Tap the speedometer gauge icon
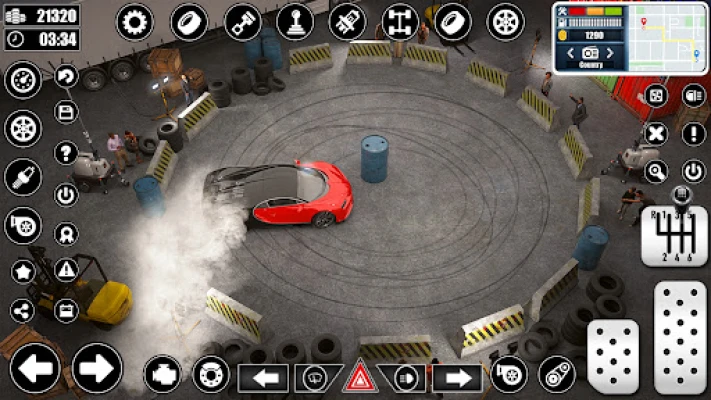The width and height of the screenshot is (711, 400). pos(23,80)
